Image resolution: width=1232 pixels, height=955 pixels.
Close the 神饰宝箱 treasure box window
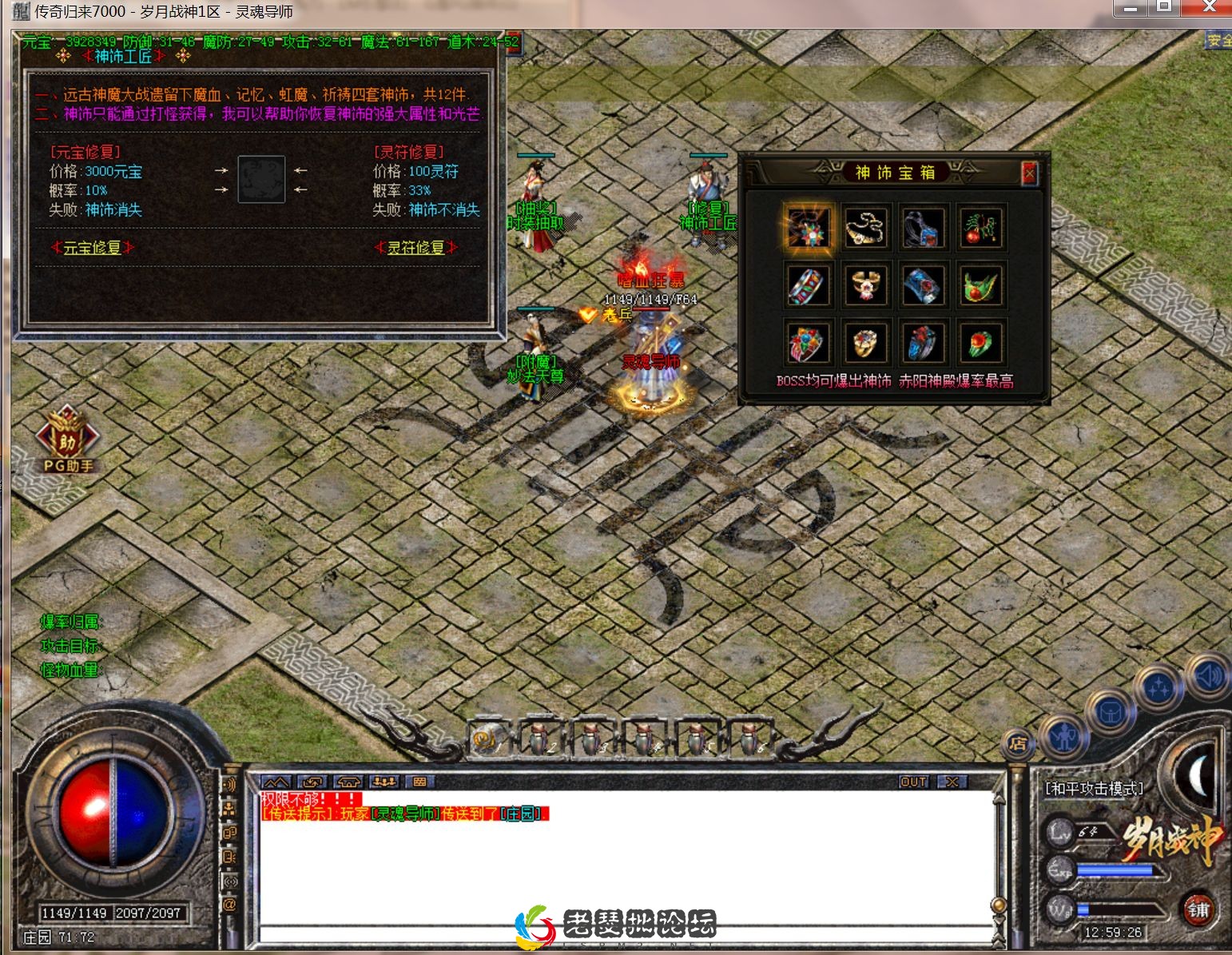coord(1029,173)
